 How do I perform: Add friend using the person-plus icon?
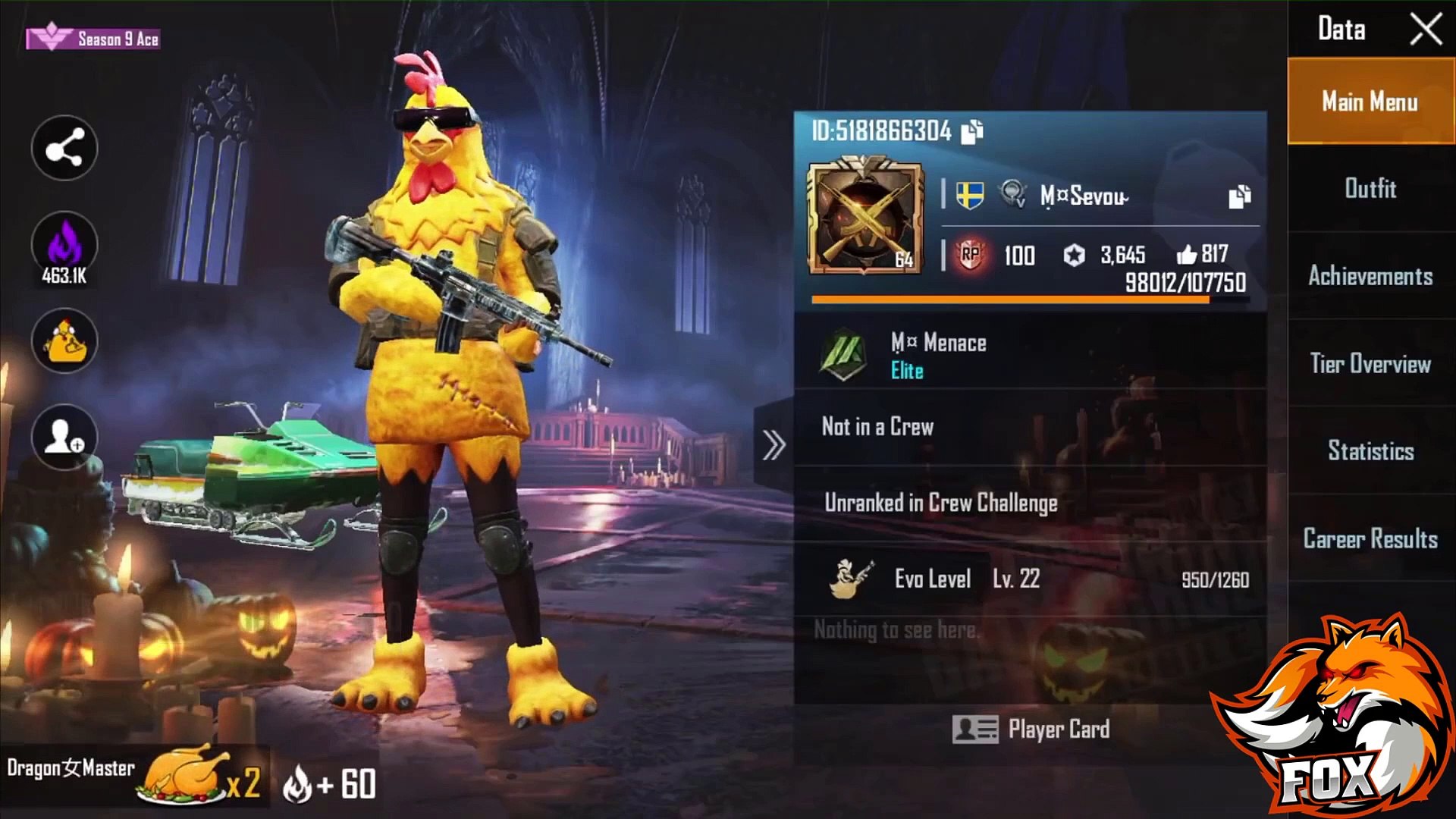tap(64, 438)
